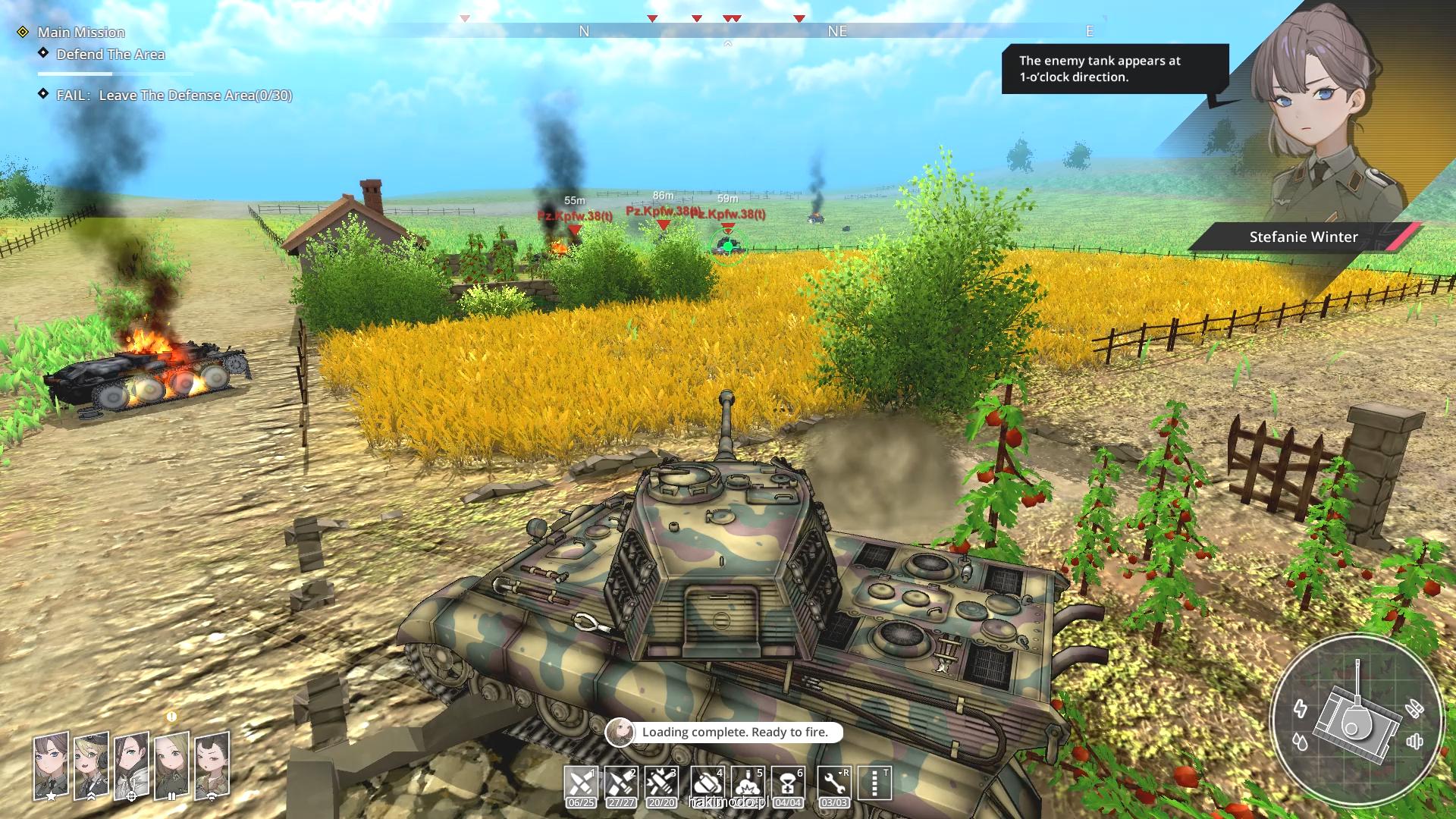Select the first shell type in slot 1
Viewport: 1456px width, 819px height.
coord(581,784)
